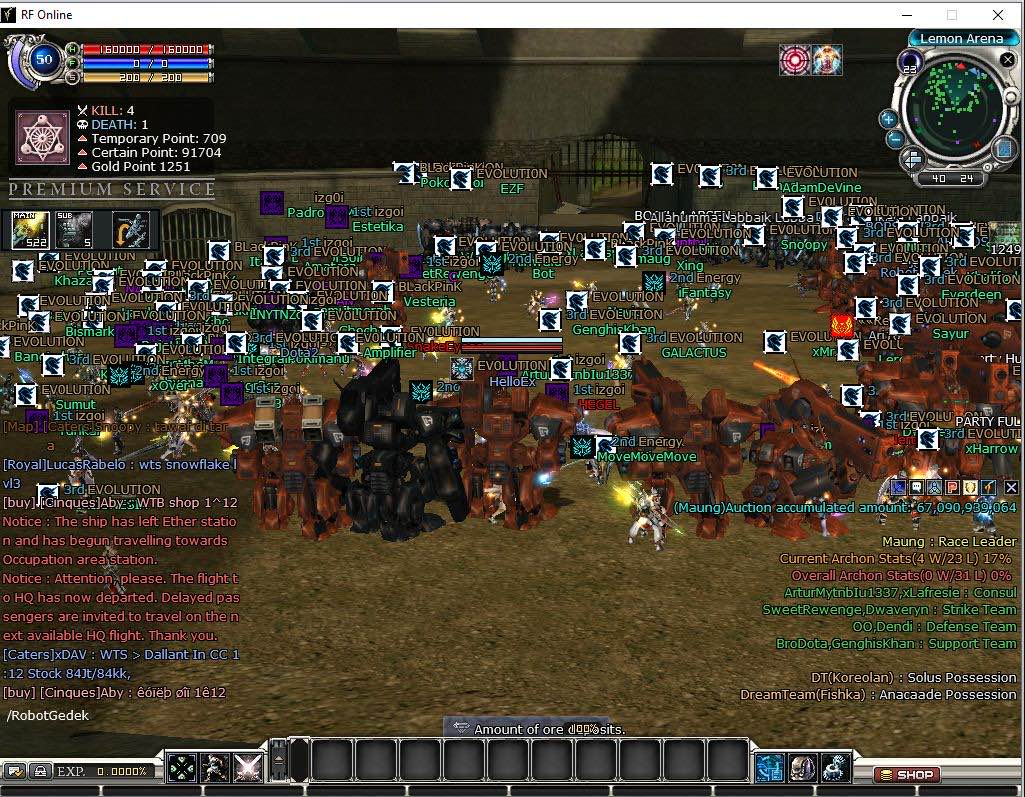Open the Premium Service banner
The width and height of the screenshot is (1025, 797).
111,190
